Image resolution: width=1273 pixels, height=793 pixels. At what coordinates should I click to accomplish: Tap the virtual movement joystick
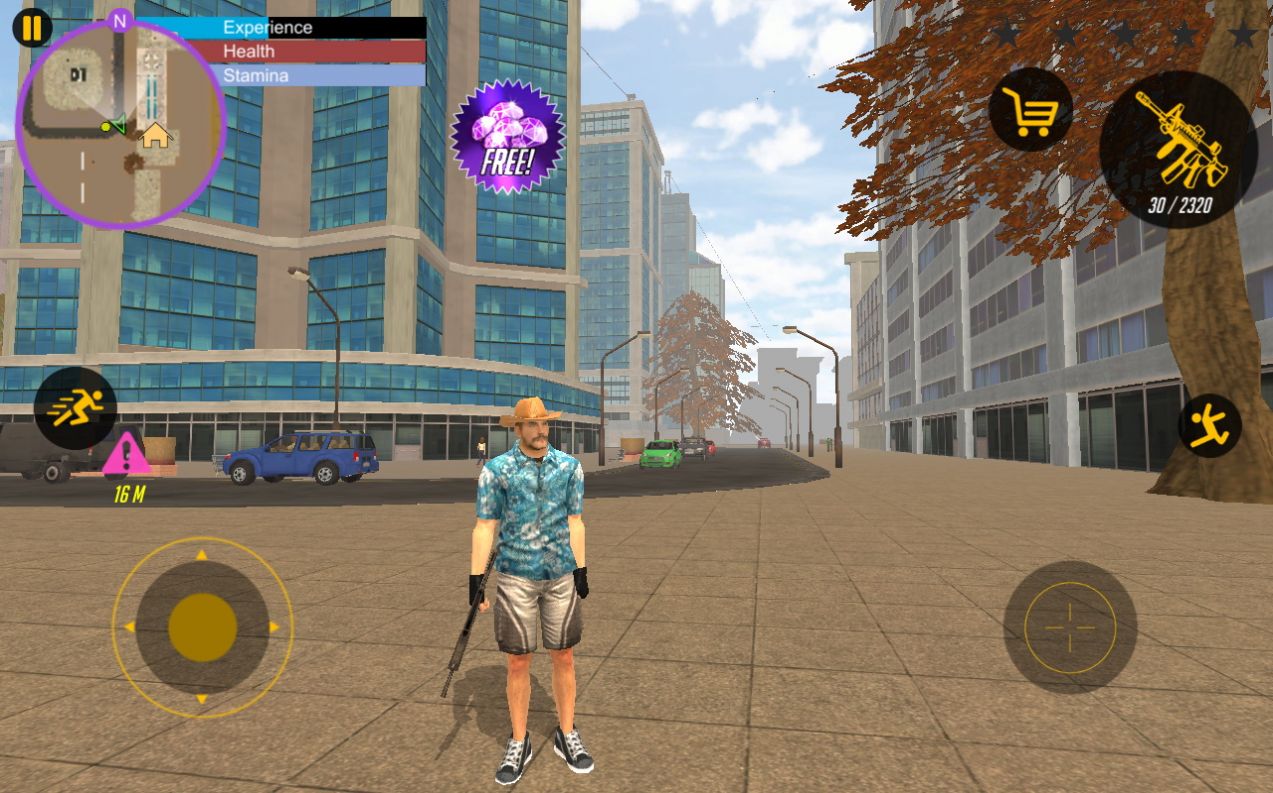(x=202, y=627)
